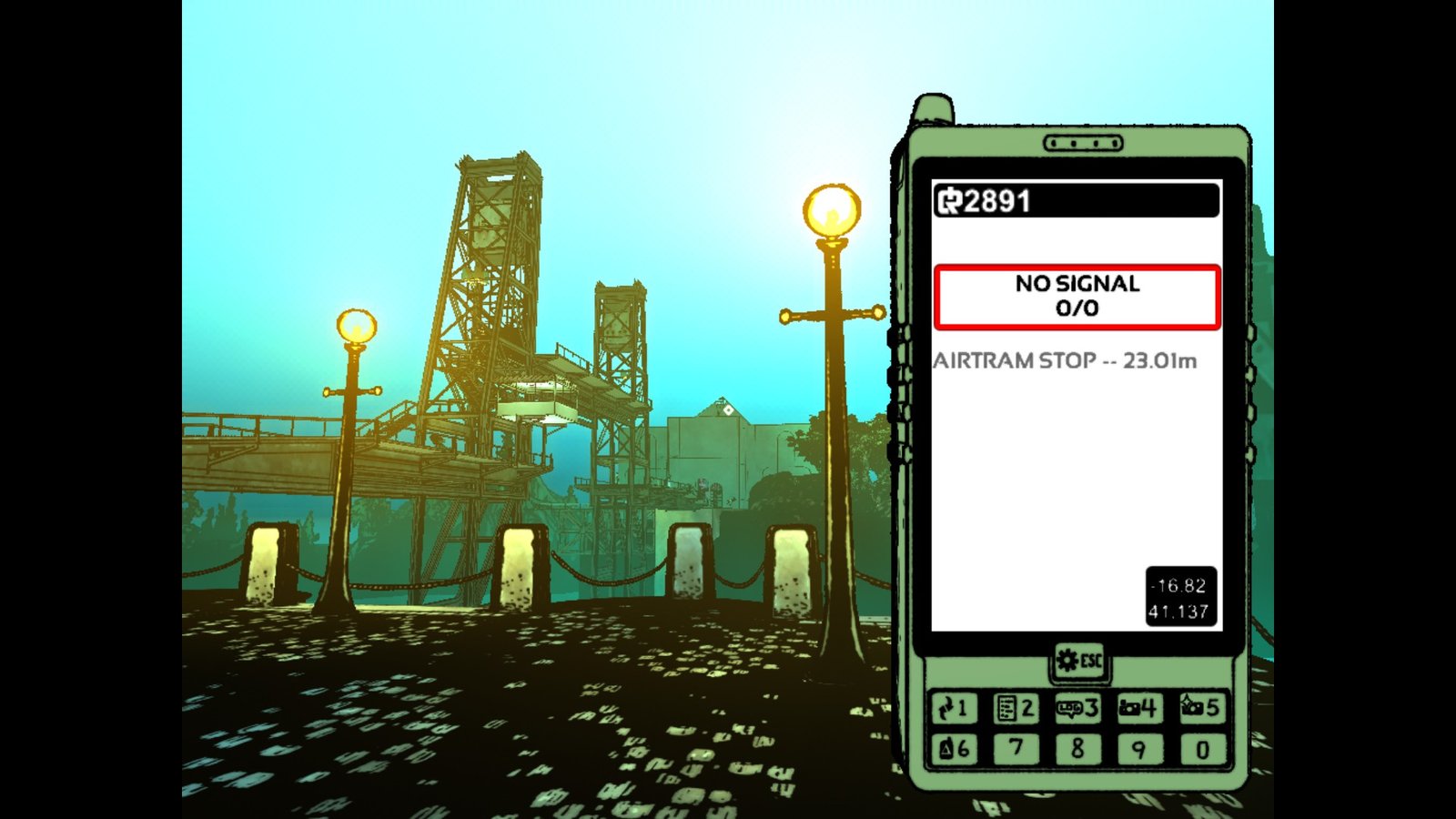Expand the coordinates readout showing -16.82
Screen dimensions: 1456x819
pyautogui.click(x=1179, y=586)
